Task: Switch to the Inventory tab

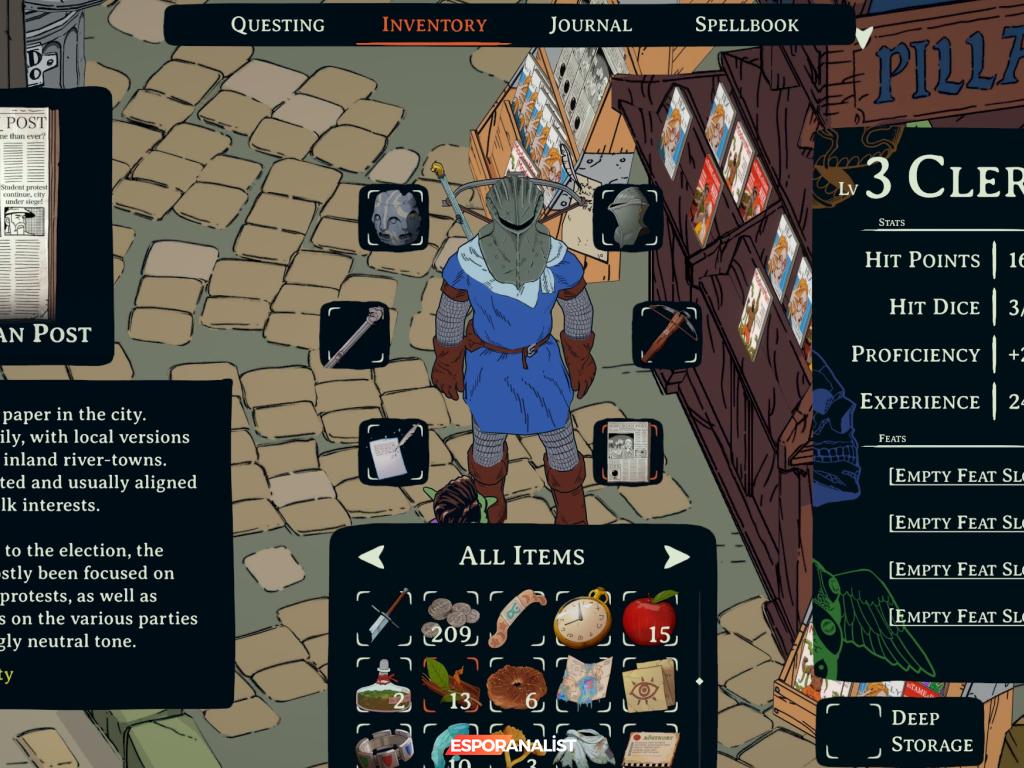Action: 434,25
